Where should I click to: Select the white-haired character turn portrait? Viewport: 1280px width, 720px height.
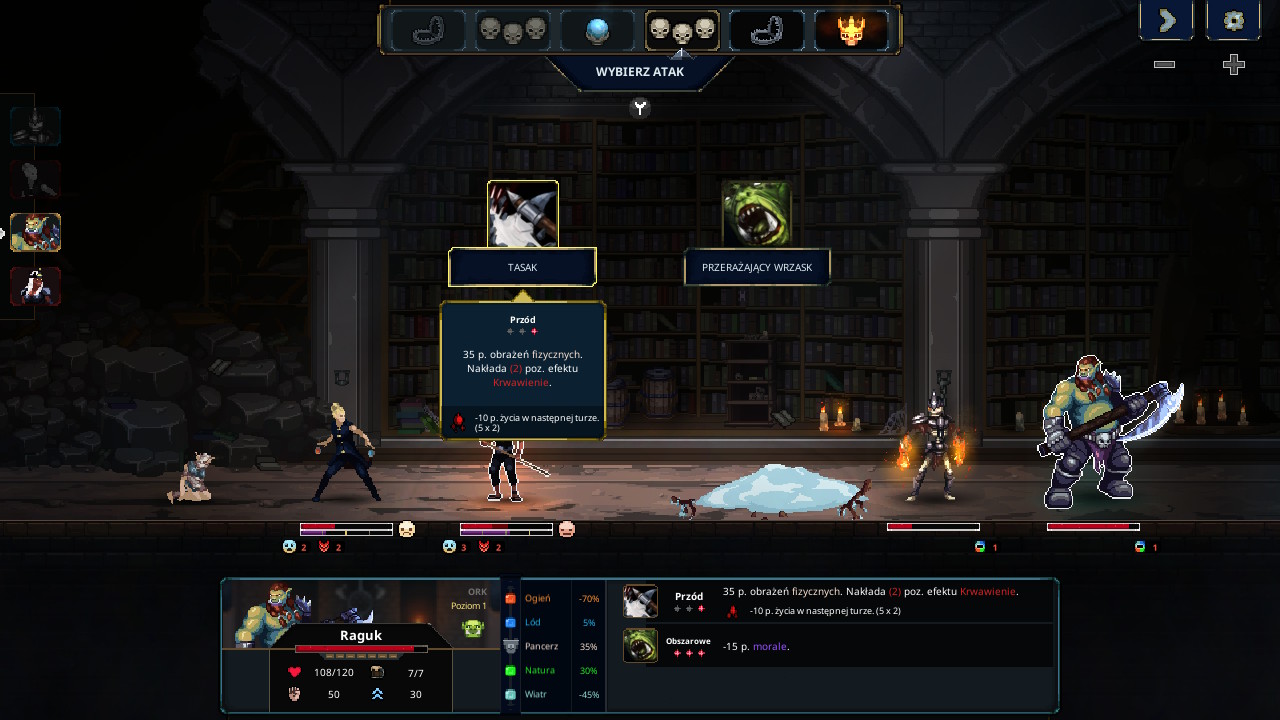[36, 286]
